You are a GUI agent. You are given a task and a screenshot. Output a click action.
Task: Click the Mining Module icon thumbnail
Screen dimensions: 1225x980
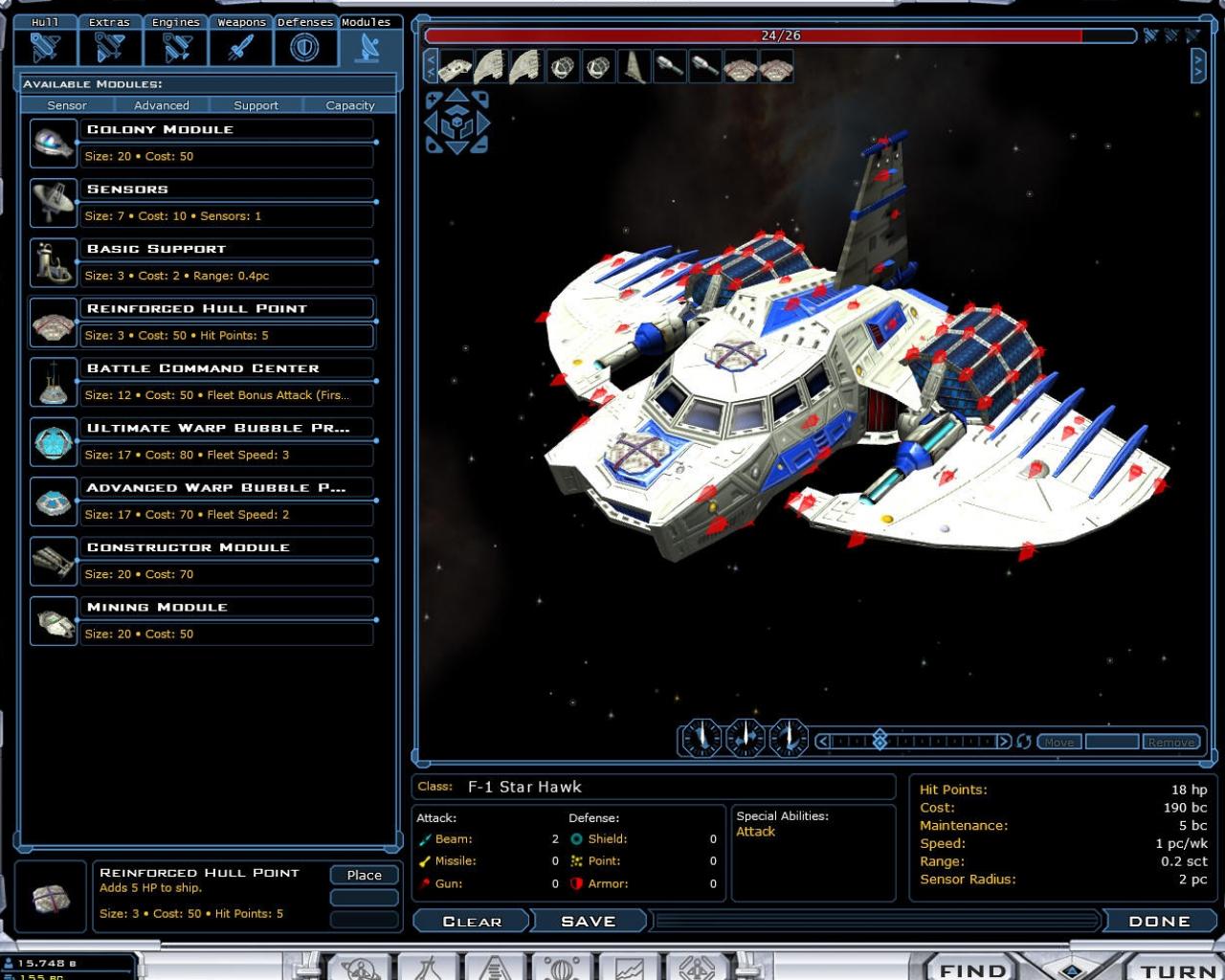(53, 620)
